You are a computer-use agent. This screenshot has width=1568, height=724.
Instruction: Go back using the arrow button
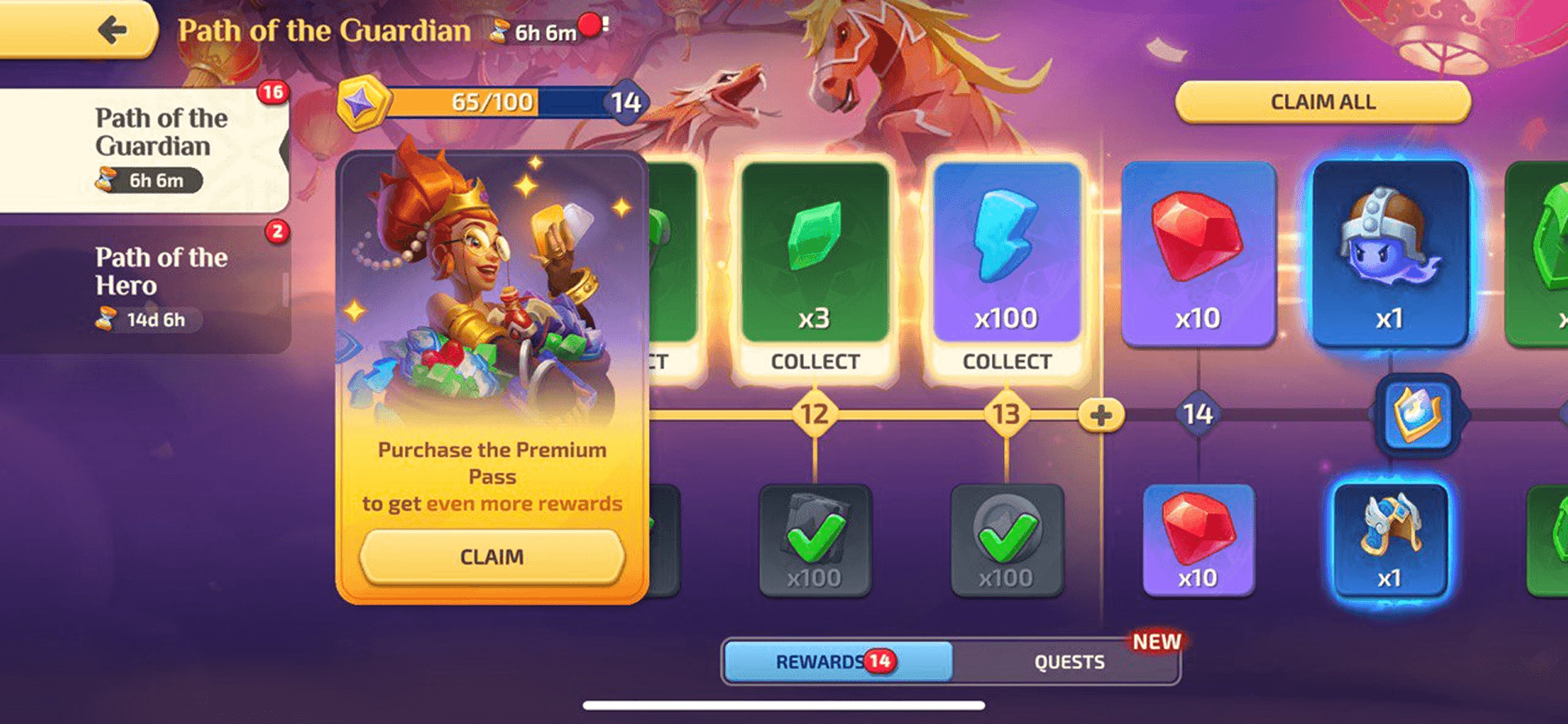[112, 31]
